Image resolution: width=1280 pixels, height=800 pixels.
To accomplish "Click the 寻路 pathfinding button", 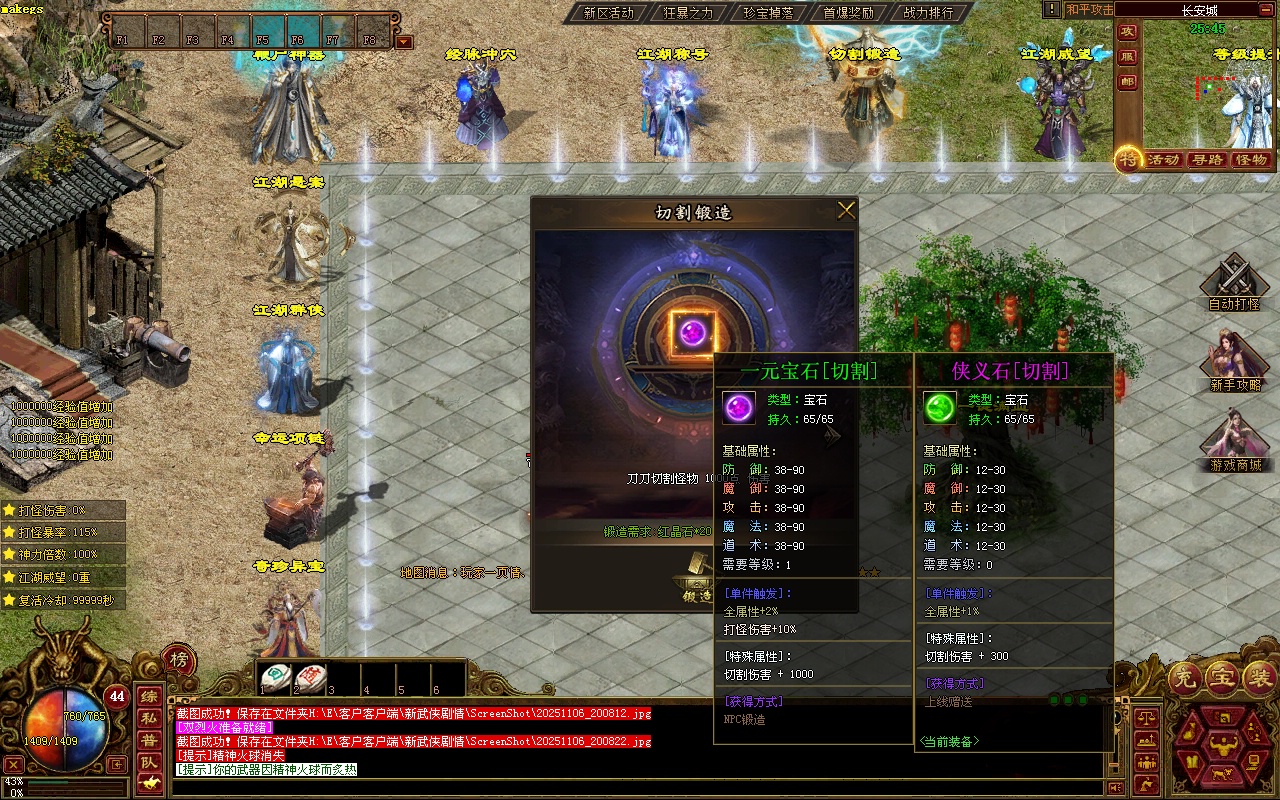I will 1207,160.
